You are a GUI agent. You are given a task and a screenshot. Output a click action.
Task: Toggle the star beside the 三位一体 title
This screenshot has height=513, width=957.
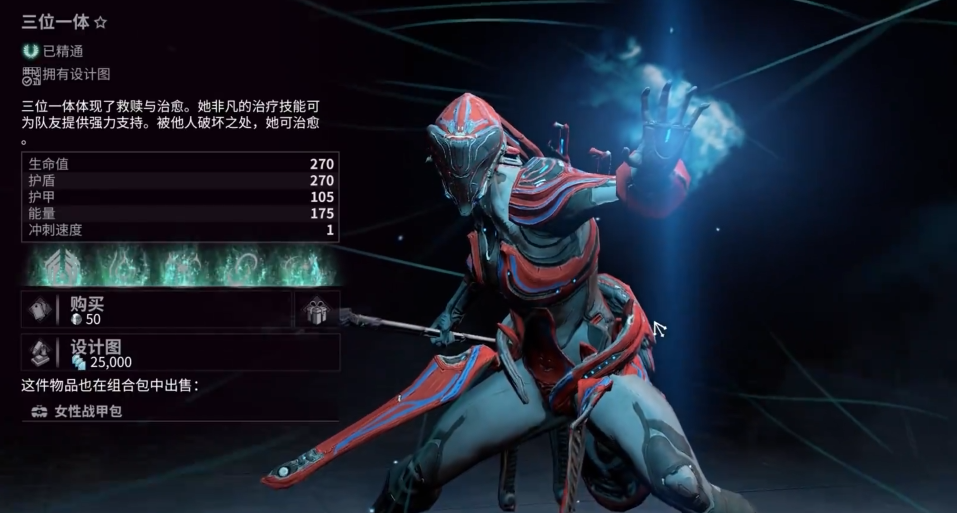(x=100, y=23)
